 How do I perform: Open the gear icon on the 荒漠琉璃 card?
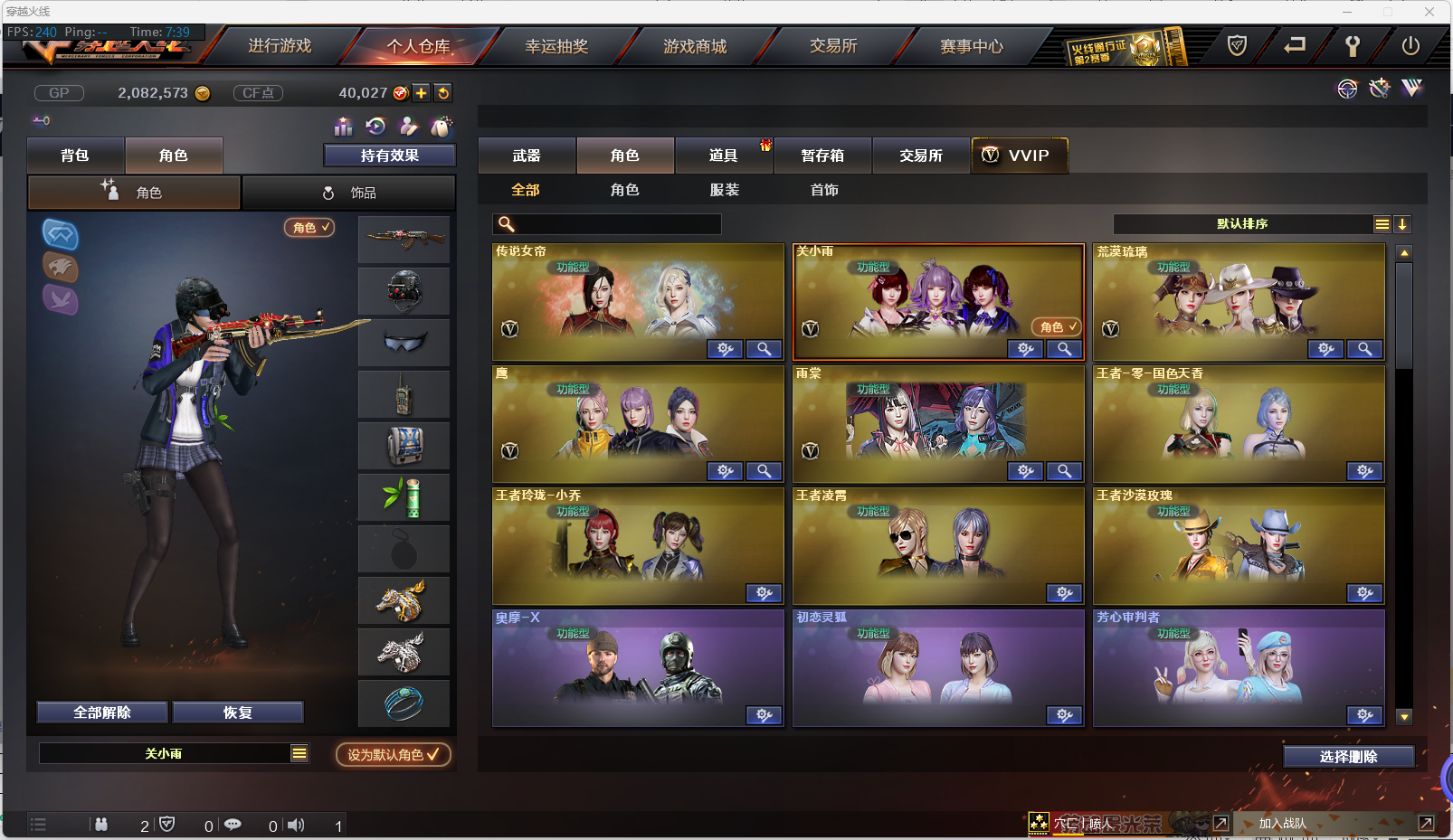pyautogui.click(x=1325, y=349)
